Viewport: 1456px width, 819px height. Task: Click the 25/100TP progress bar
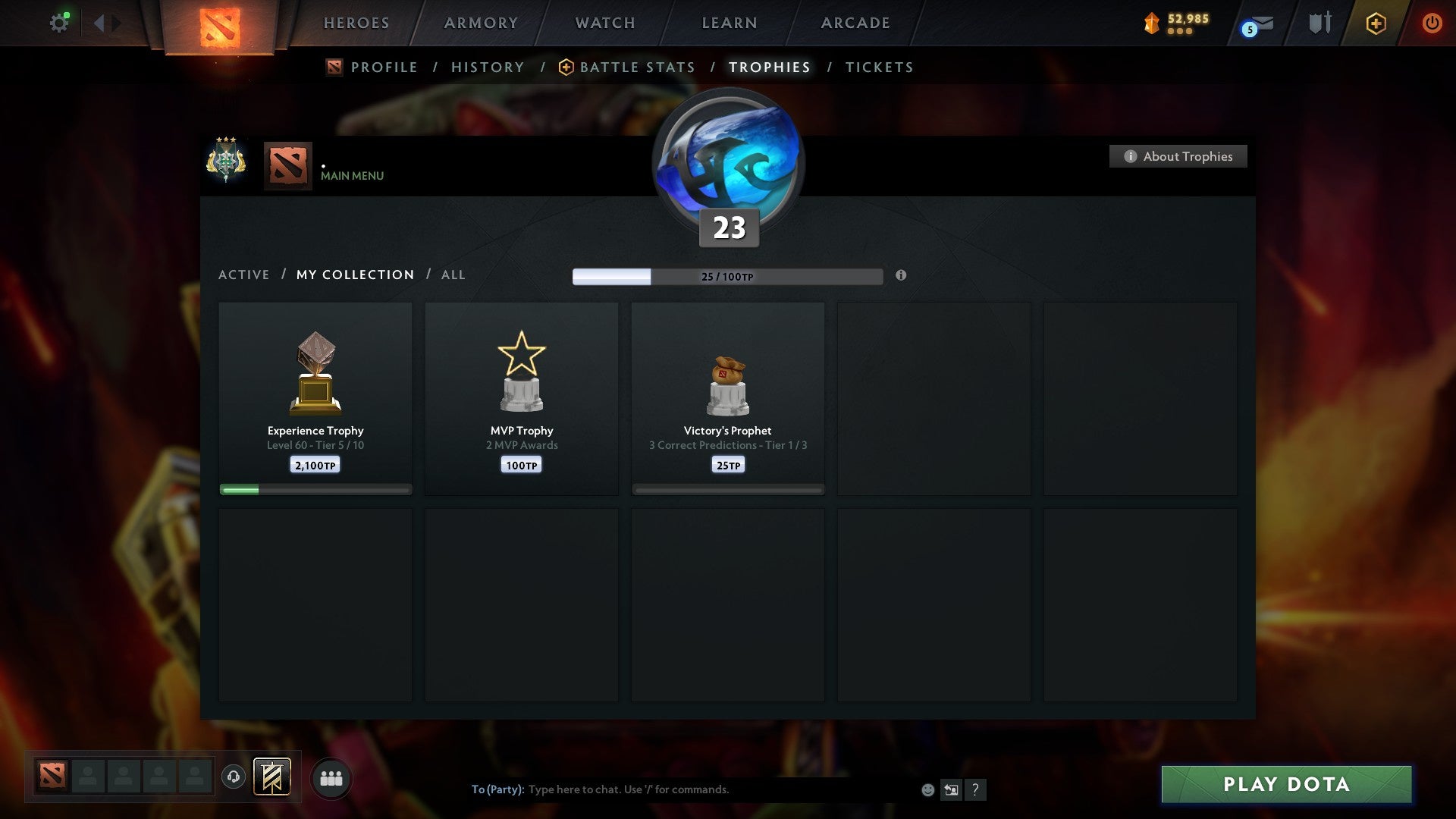pos(728,276)
